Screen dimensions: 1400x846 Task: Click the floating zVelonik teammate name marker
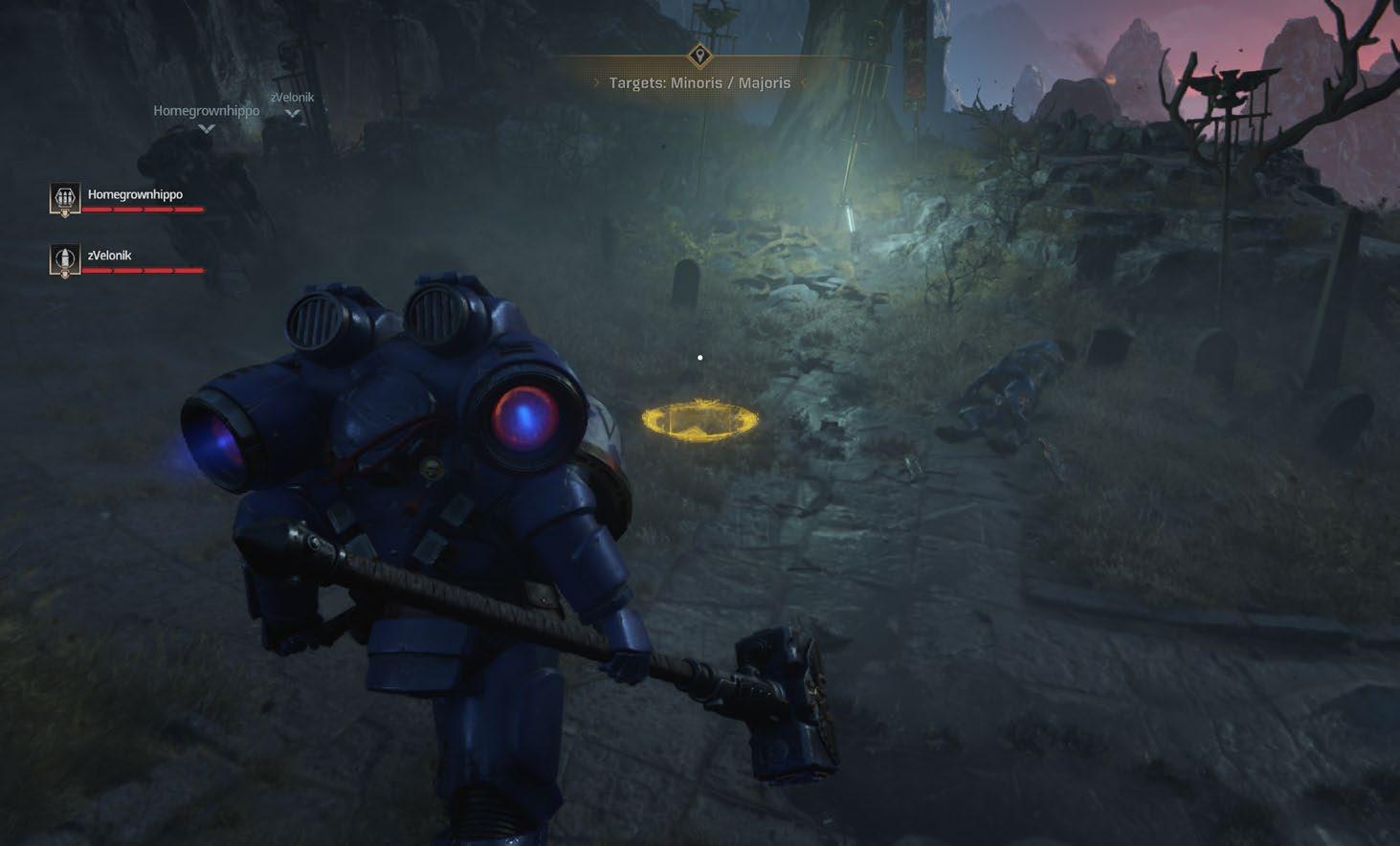tap(292, 98)
